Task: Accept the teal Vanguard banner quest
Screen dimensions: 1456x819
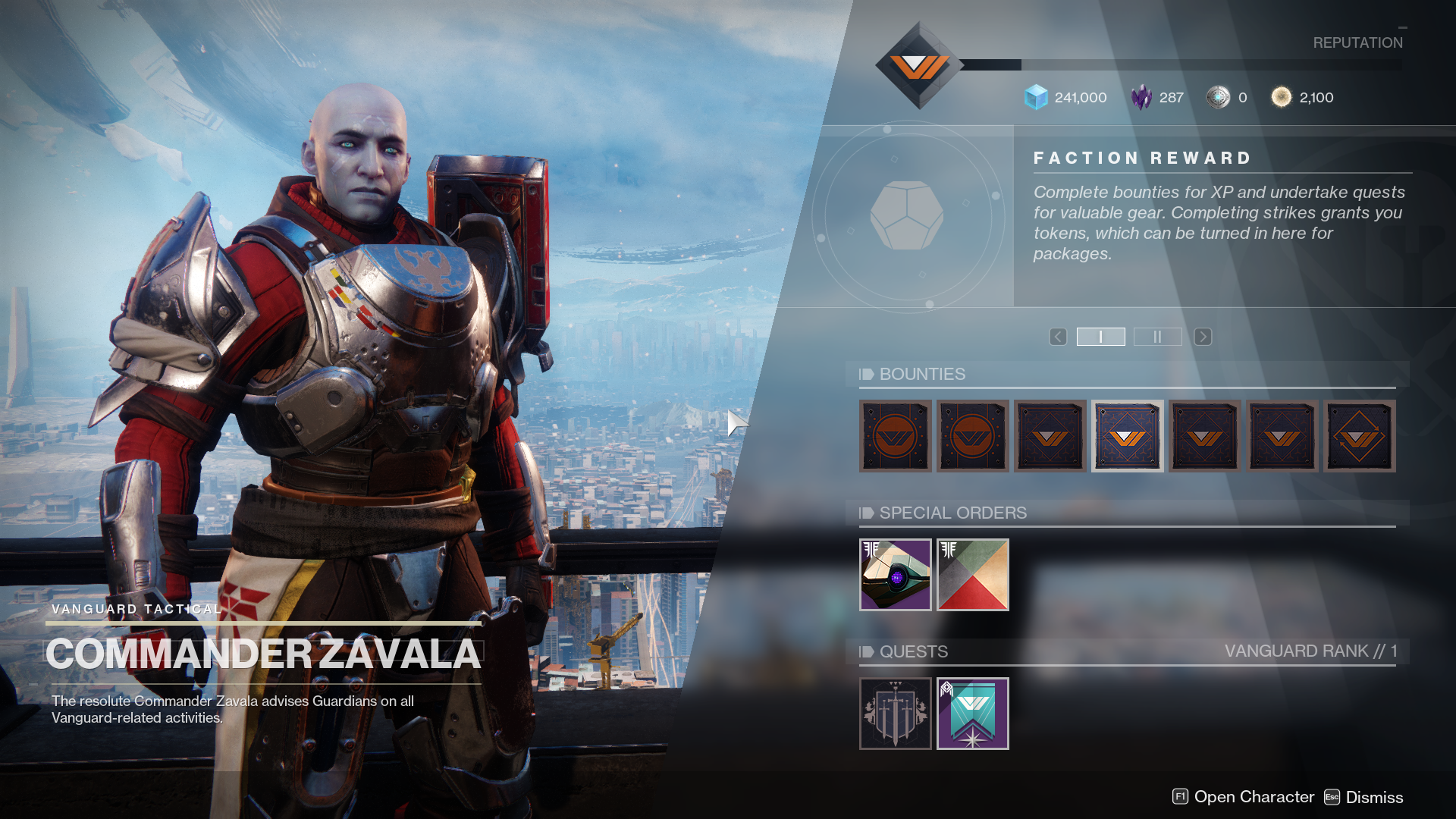Action: (x=972, y=714)
